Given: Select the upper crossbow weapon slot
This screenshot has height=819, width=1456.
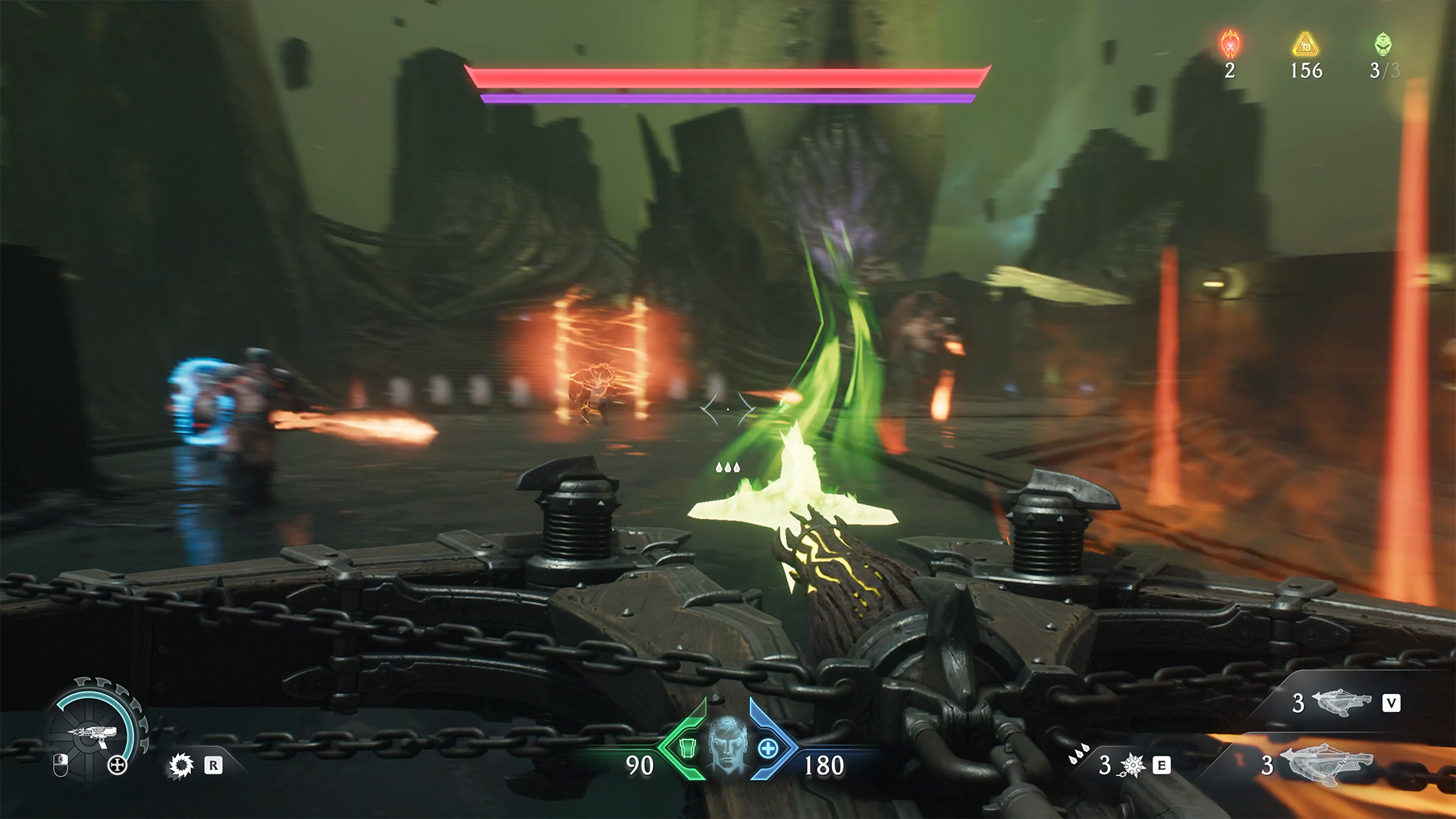Looking at the screenshot, I should [1341, 702].
